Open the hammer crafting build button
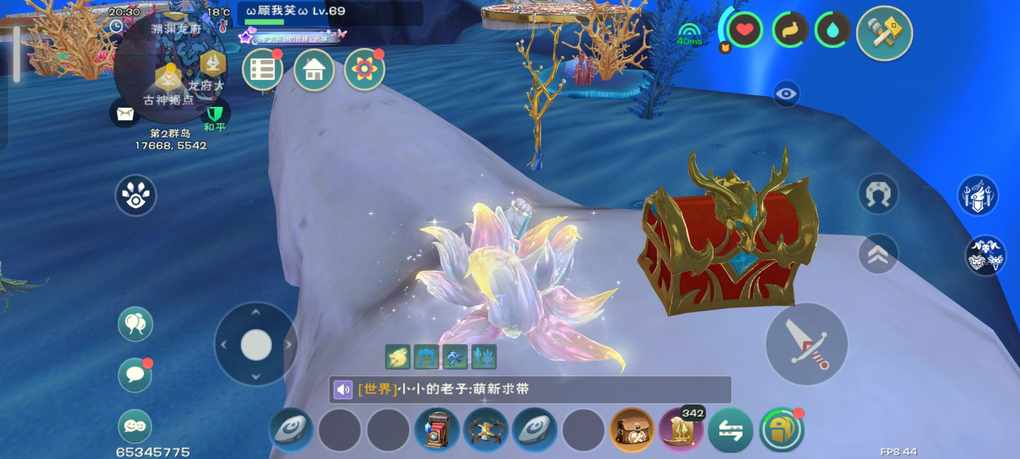Image resolution: width=1020 pixels, height=459 pixels. (x=884, y=33)
